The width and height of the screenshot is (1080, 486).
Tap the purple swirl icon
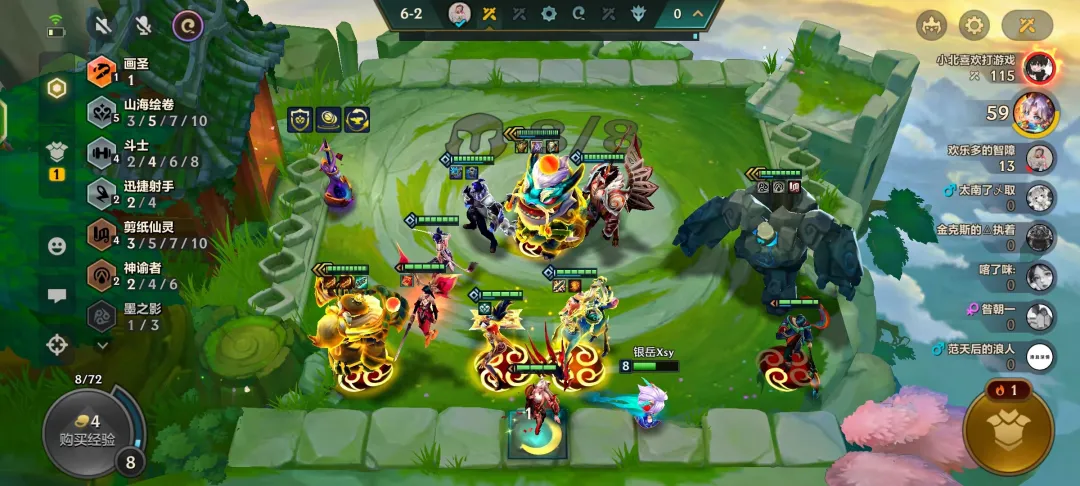pos(187,25)
